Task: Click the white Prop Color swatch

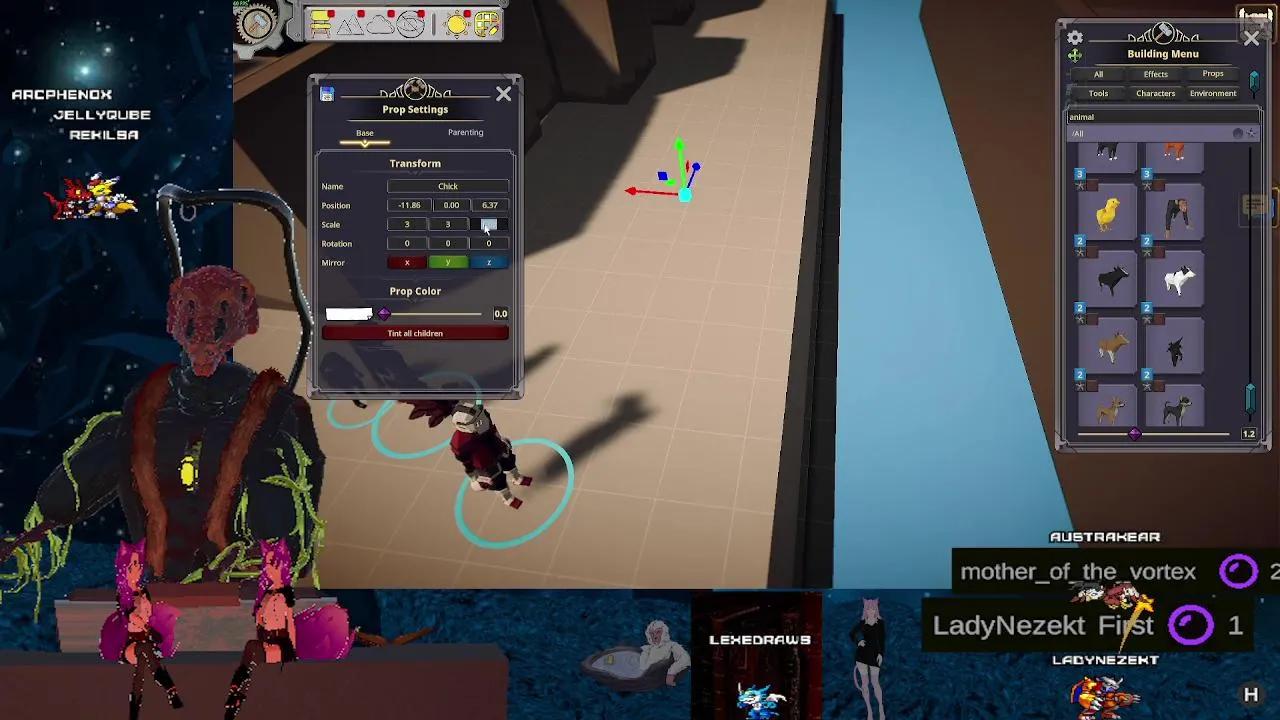Action: point(348,312)
